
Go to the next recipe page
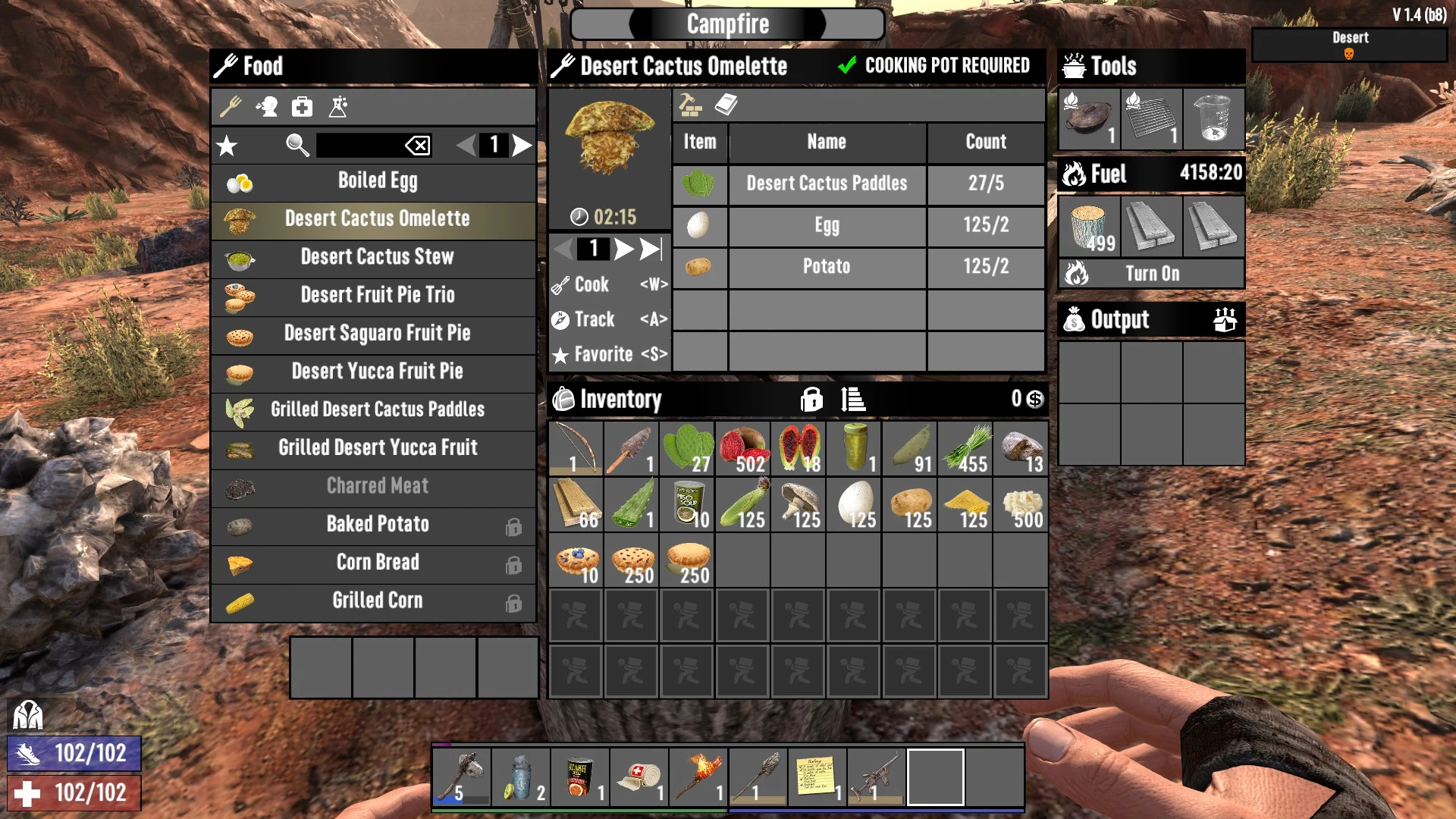(x=522, y=145)
